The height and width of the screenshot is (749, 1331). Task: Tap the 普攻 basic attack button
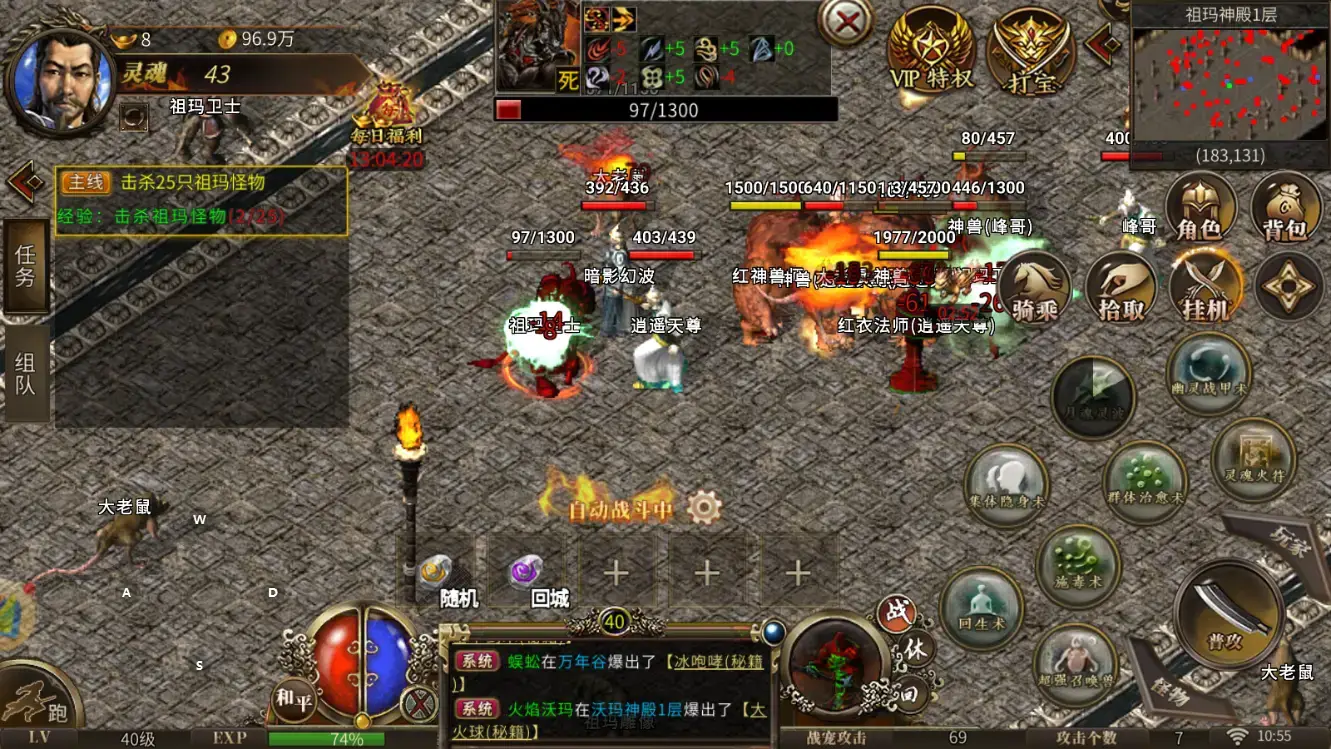[1227, 610]
